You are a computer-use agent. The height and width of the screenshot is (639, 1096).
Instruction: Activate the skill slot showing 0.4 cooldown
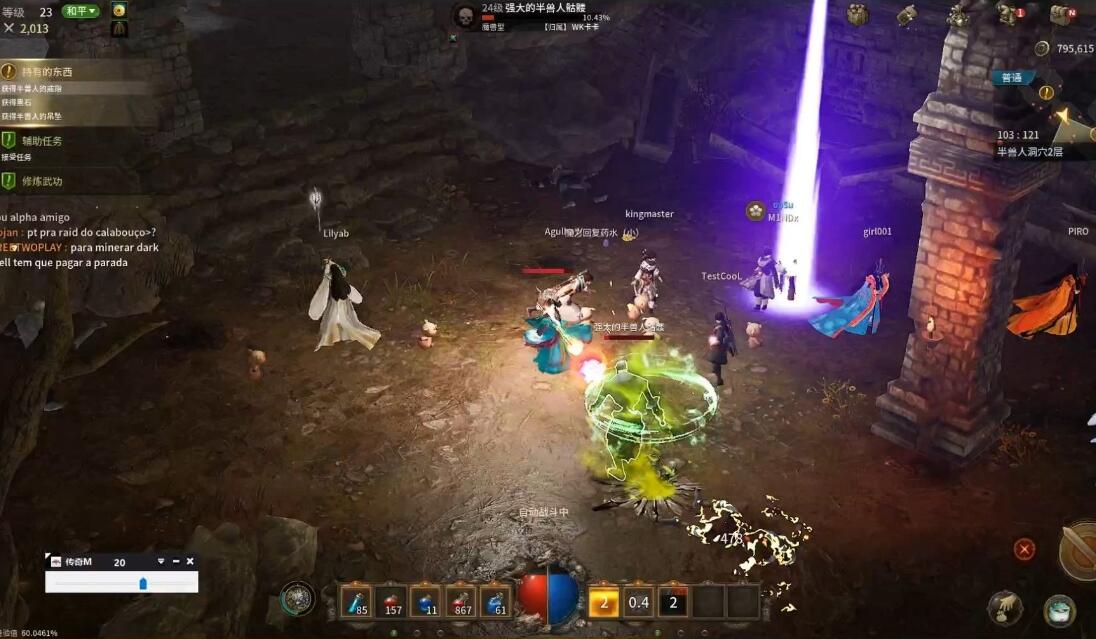[638, 602]
